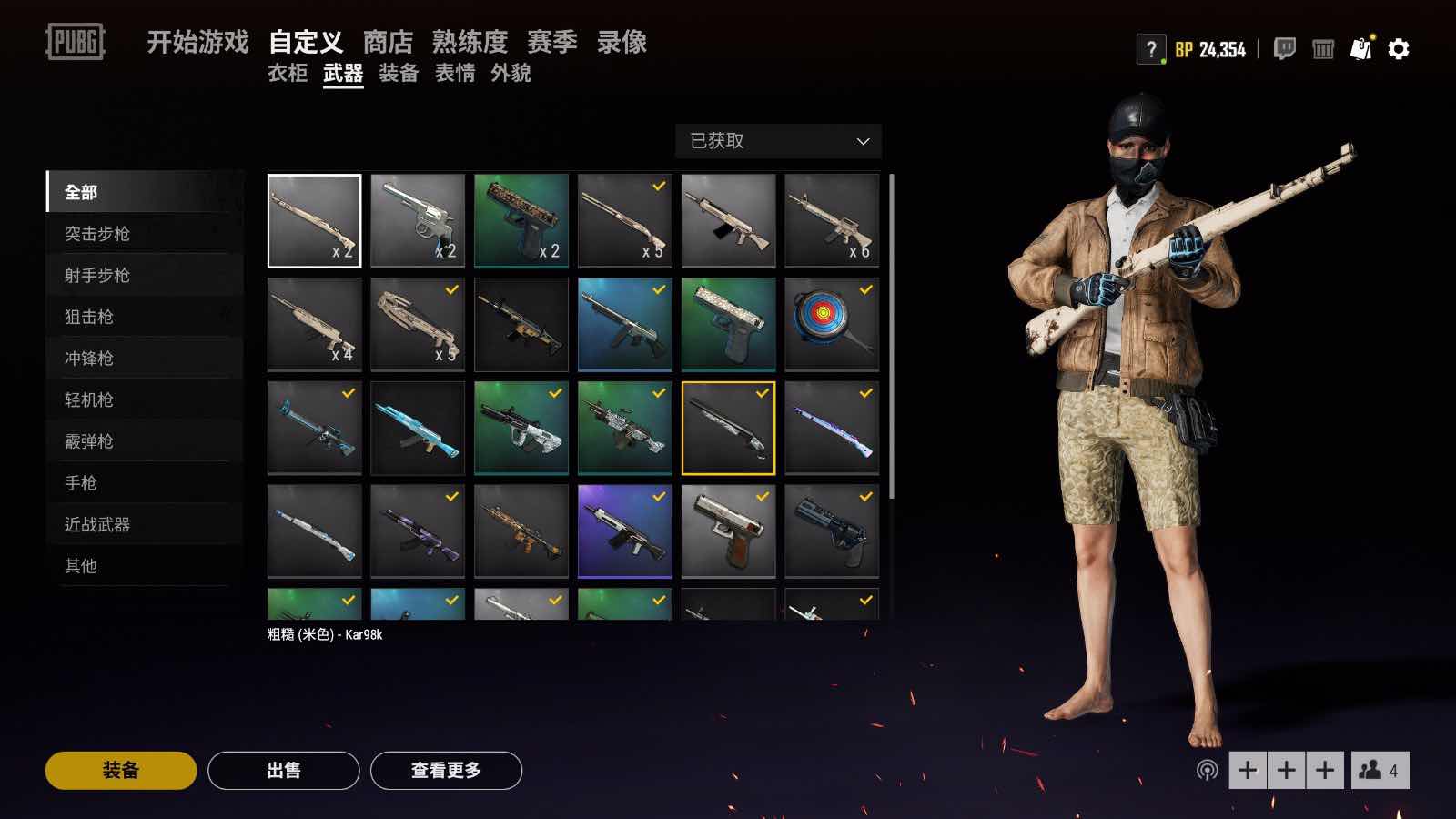The width and height of the screenshot is (1456, 819).
Task: Open the 已获取 filter dropdown
Action: (x=778, y=141)
